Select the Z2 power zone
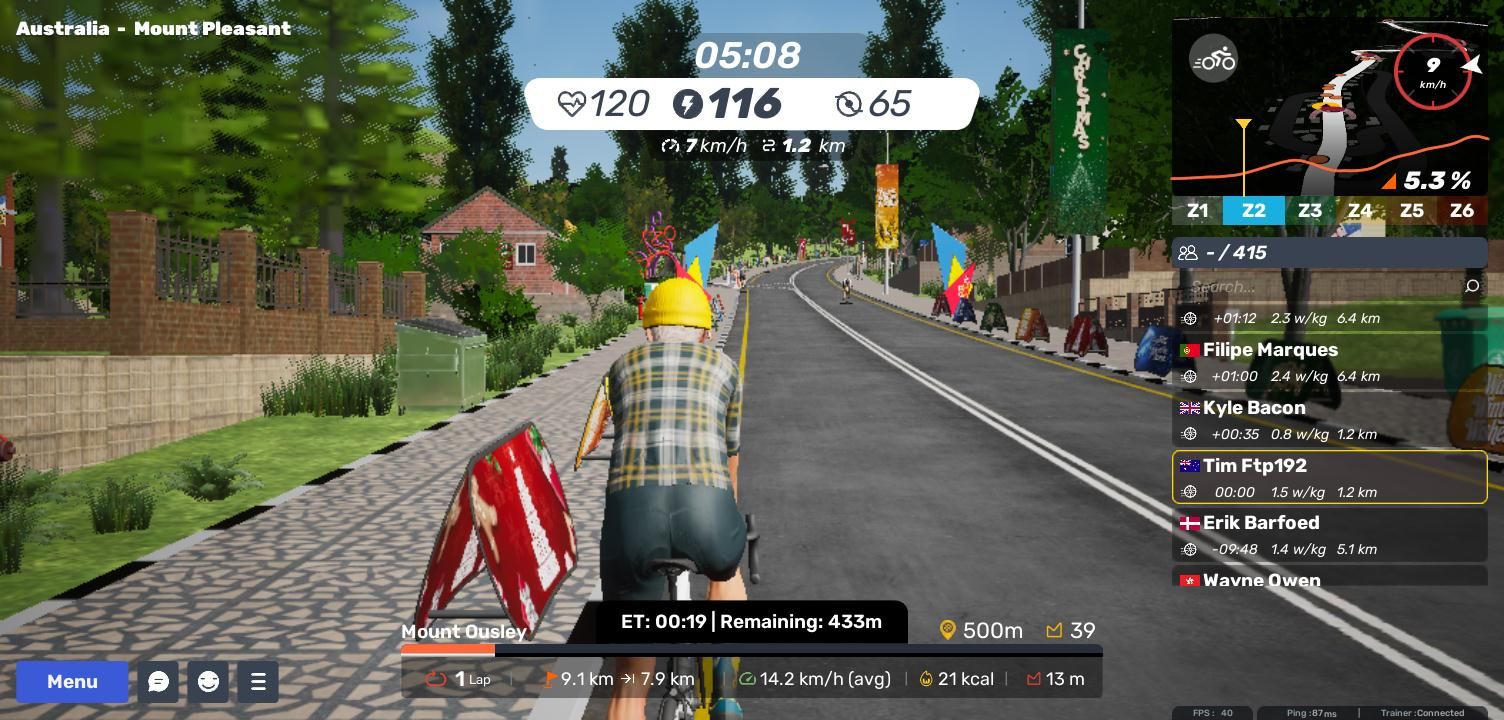 coord(1253,211)
